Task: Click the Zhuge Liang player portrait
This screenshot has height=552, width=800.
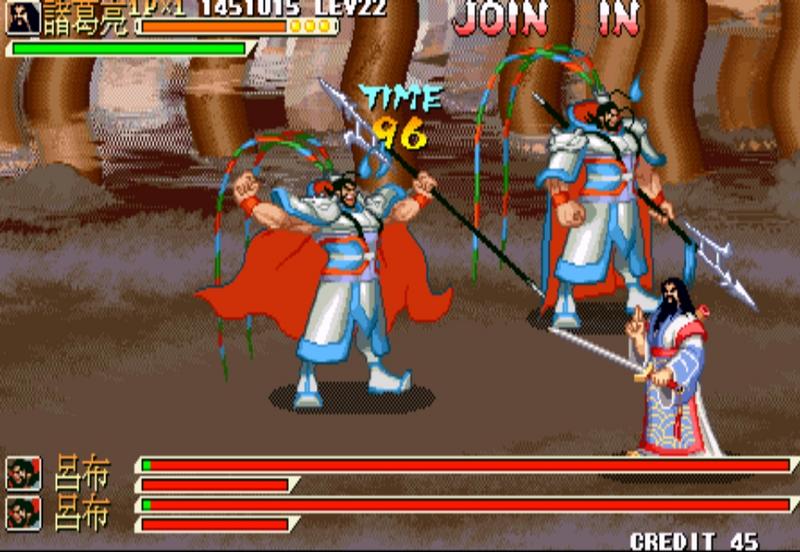Action: [x=23, y=17]
